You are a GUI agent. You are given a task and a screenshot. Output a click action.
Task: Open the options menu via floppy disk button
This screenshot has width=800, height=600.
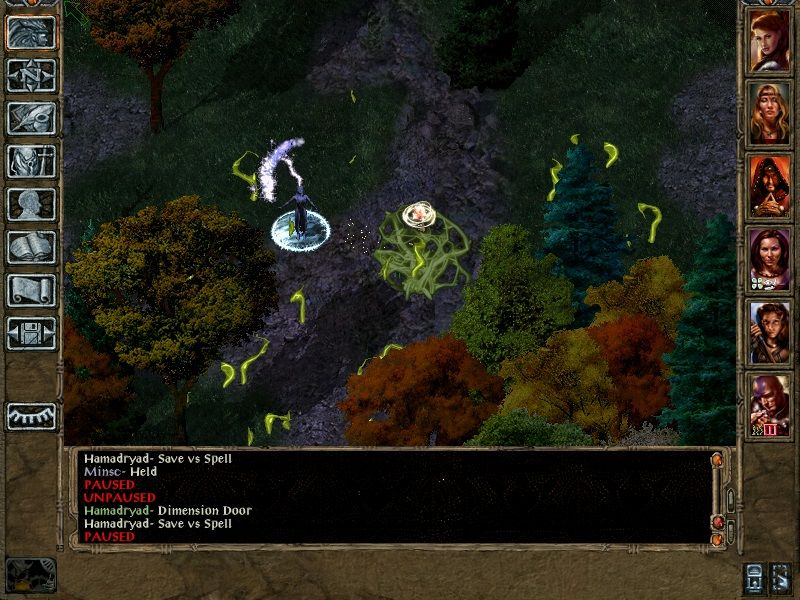coord(31,333)
